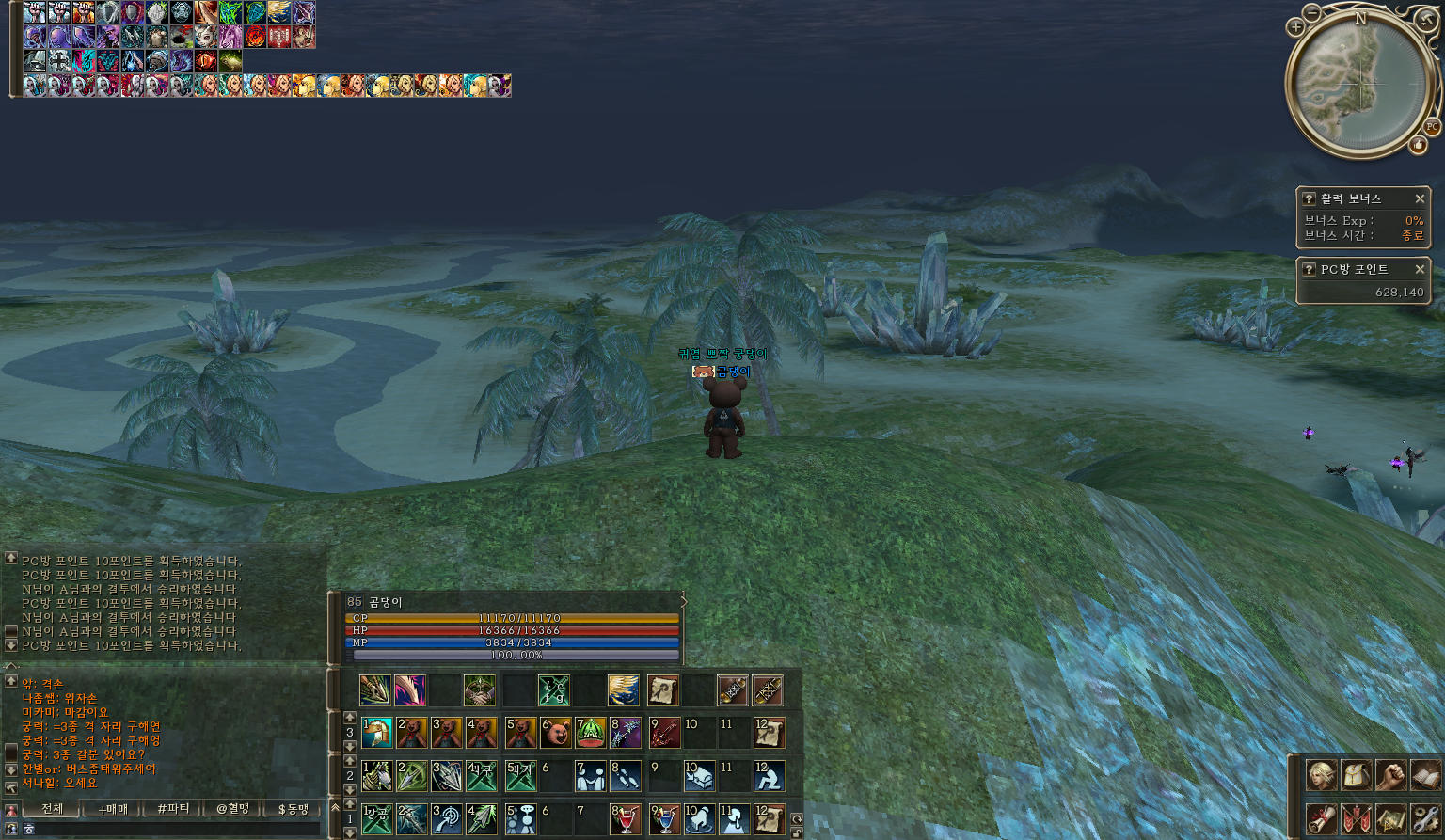Use the blue cocktail in hotbar slot 9
1445x840 pixels.
(665, 819)
